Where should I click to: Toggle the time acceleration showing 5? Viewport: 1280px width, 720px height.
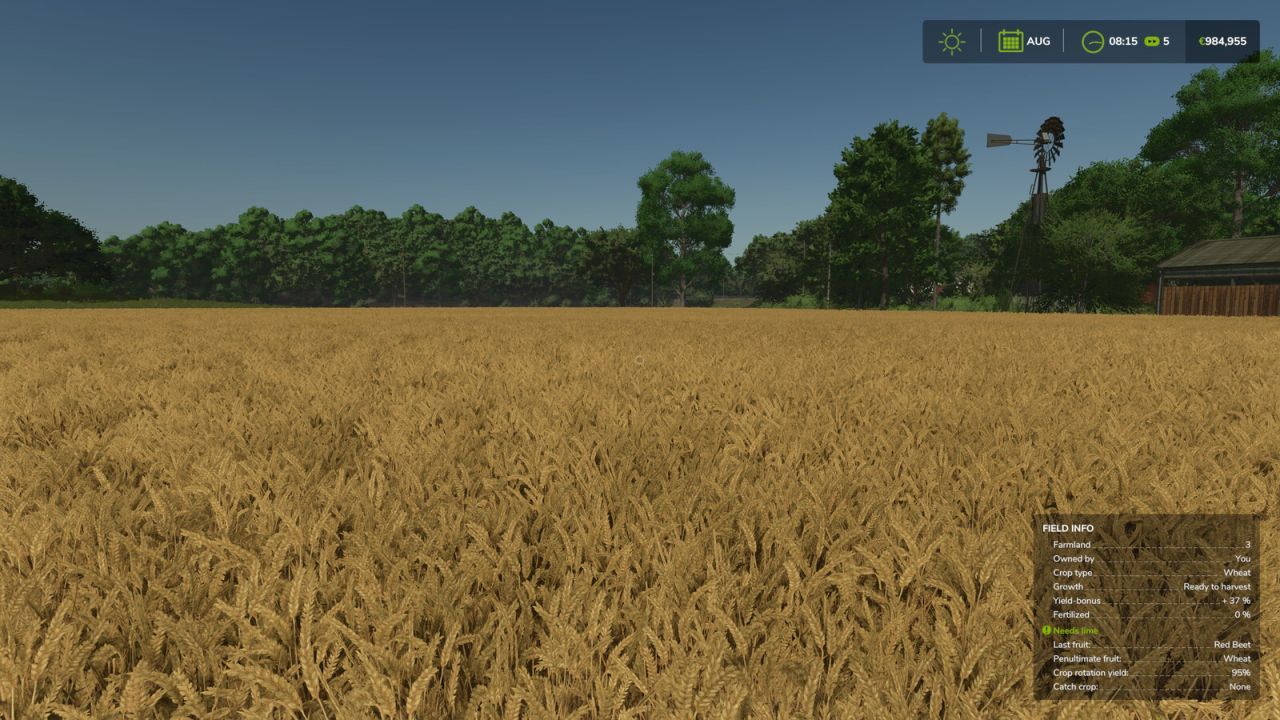click(1157, 41)
